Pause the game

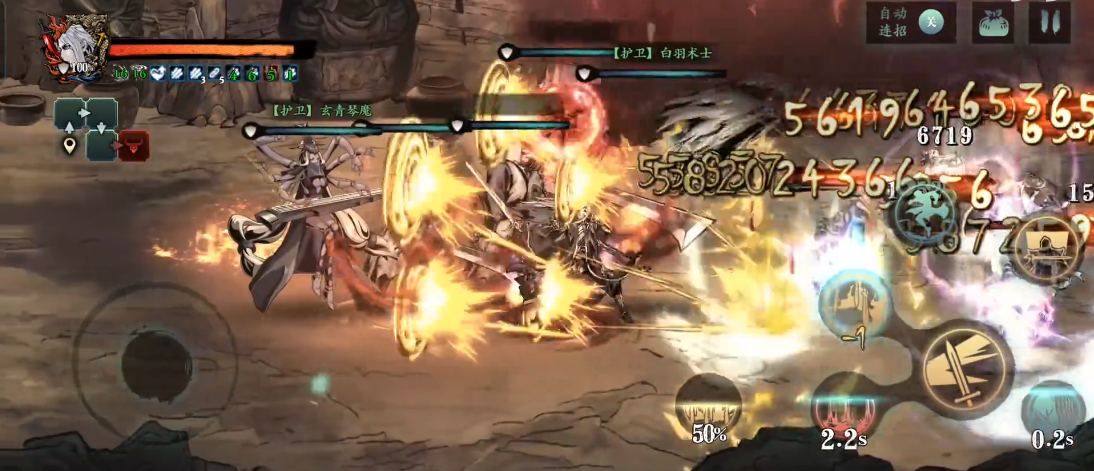[1049, 22]
